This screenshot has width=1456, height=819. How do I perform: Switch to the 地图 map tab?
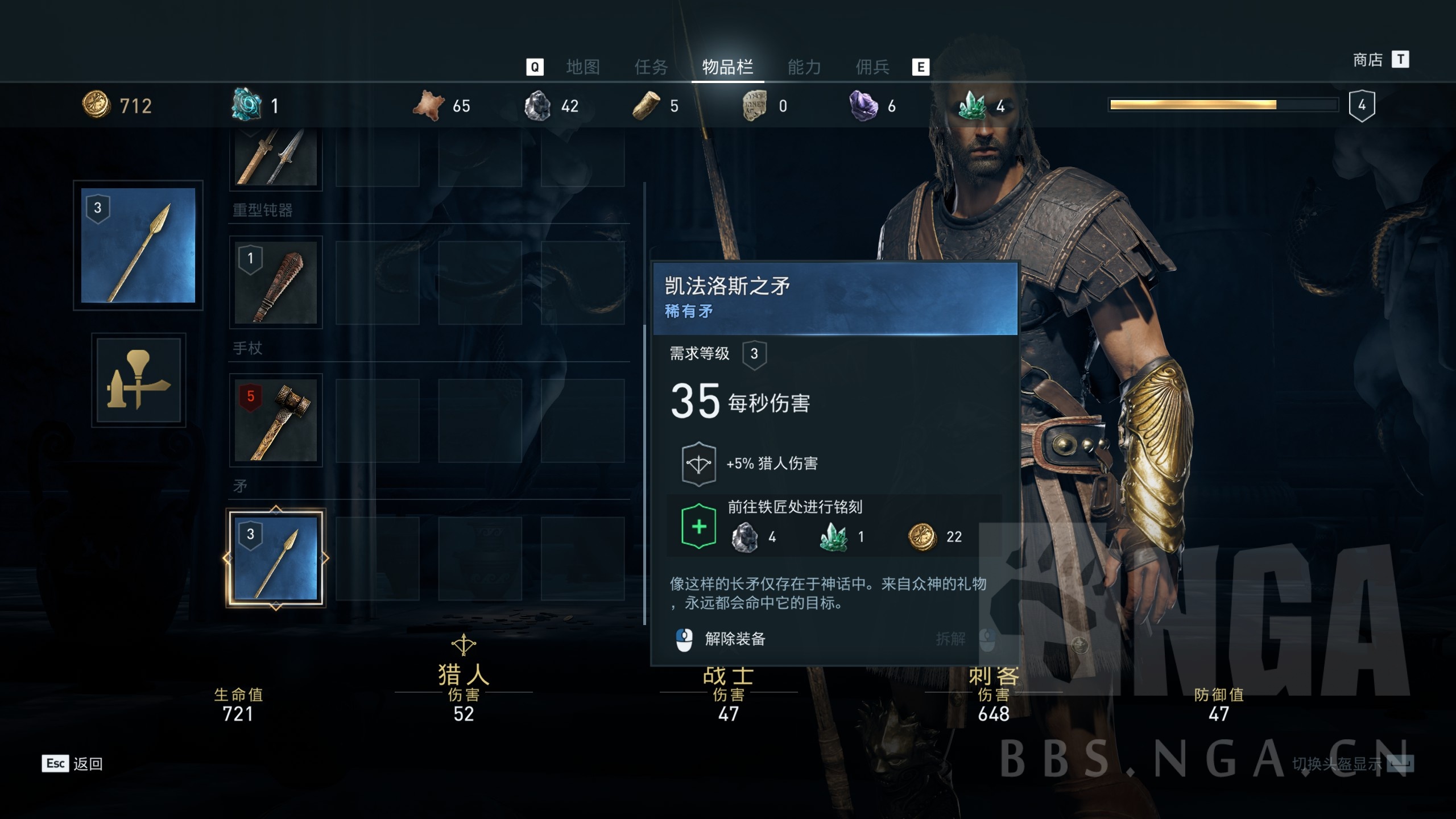tap(582, 67)
